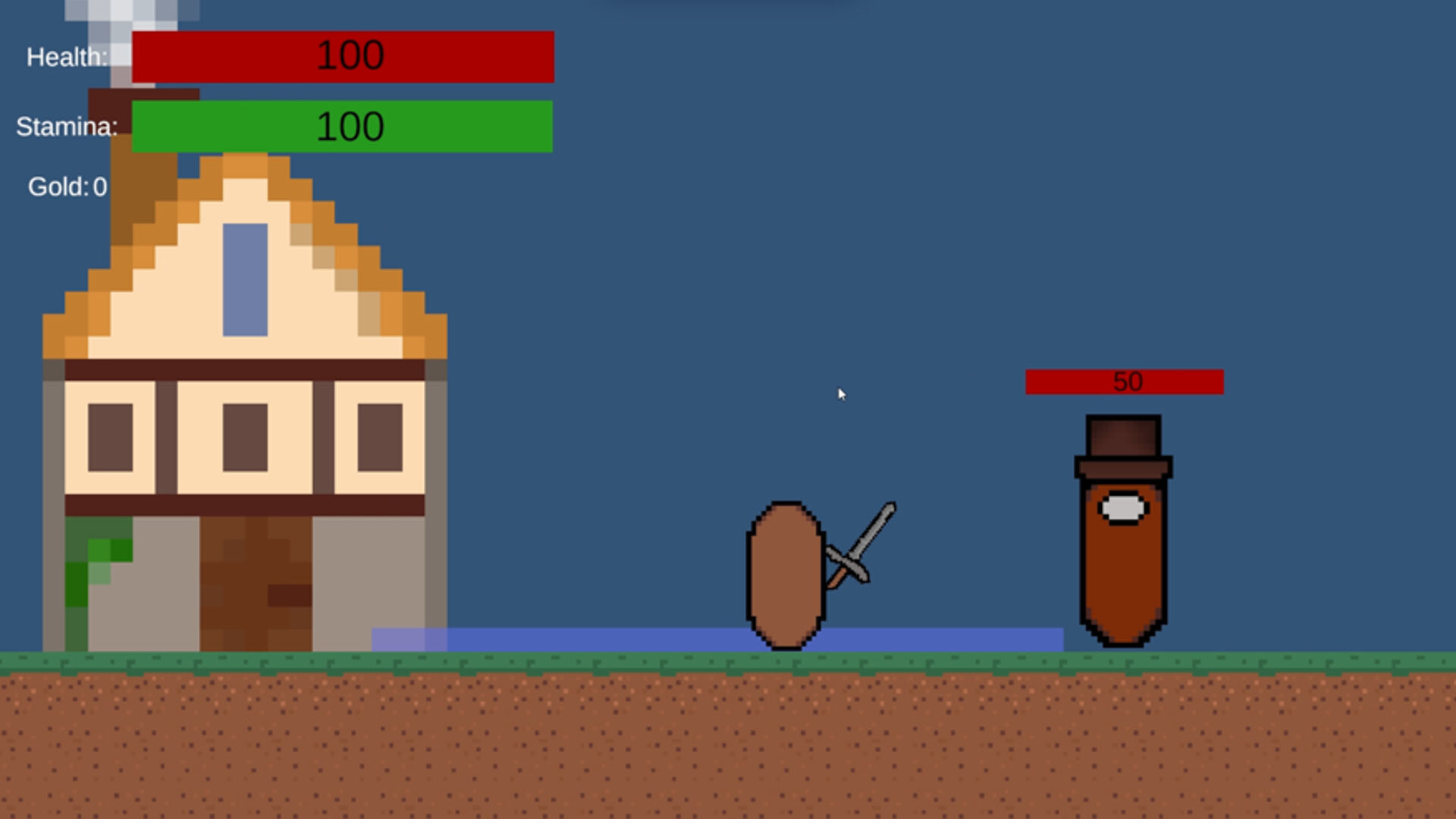Image resolution: width=1456 pixels, height=819 pixels.
Task: Click the enemy's monocle eye
Action: point(1121,509)
